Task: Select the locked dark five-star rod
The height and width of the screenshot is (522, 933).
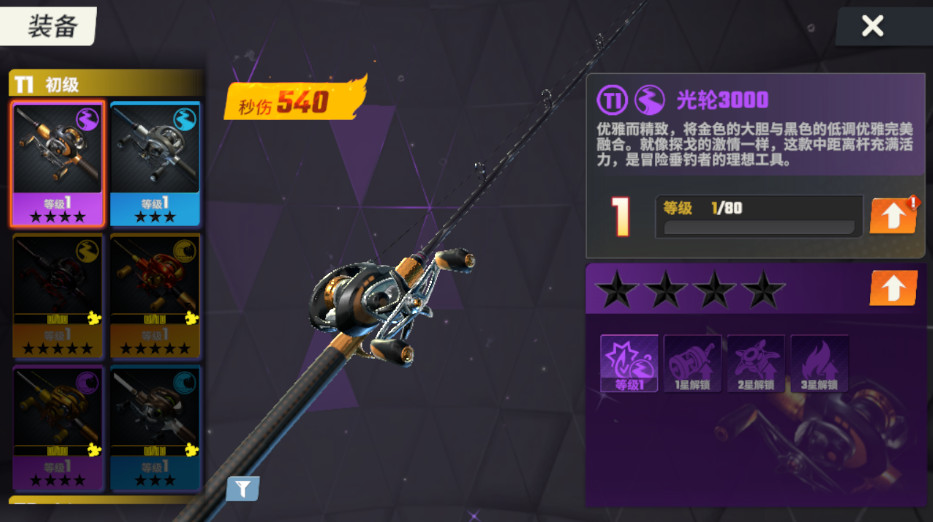Action: click(57, 296)
